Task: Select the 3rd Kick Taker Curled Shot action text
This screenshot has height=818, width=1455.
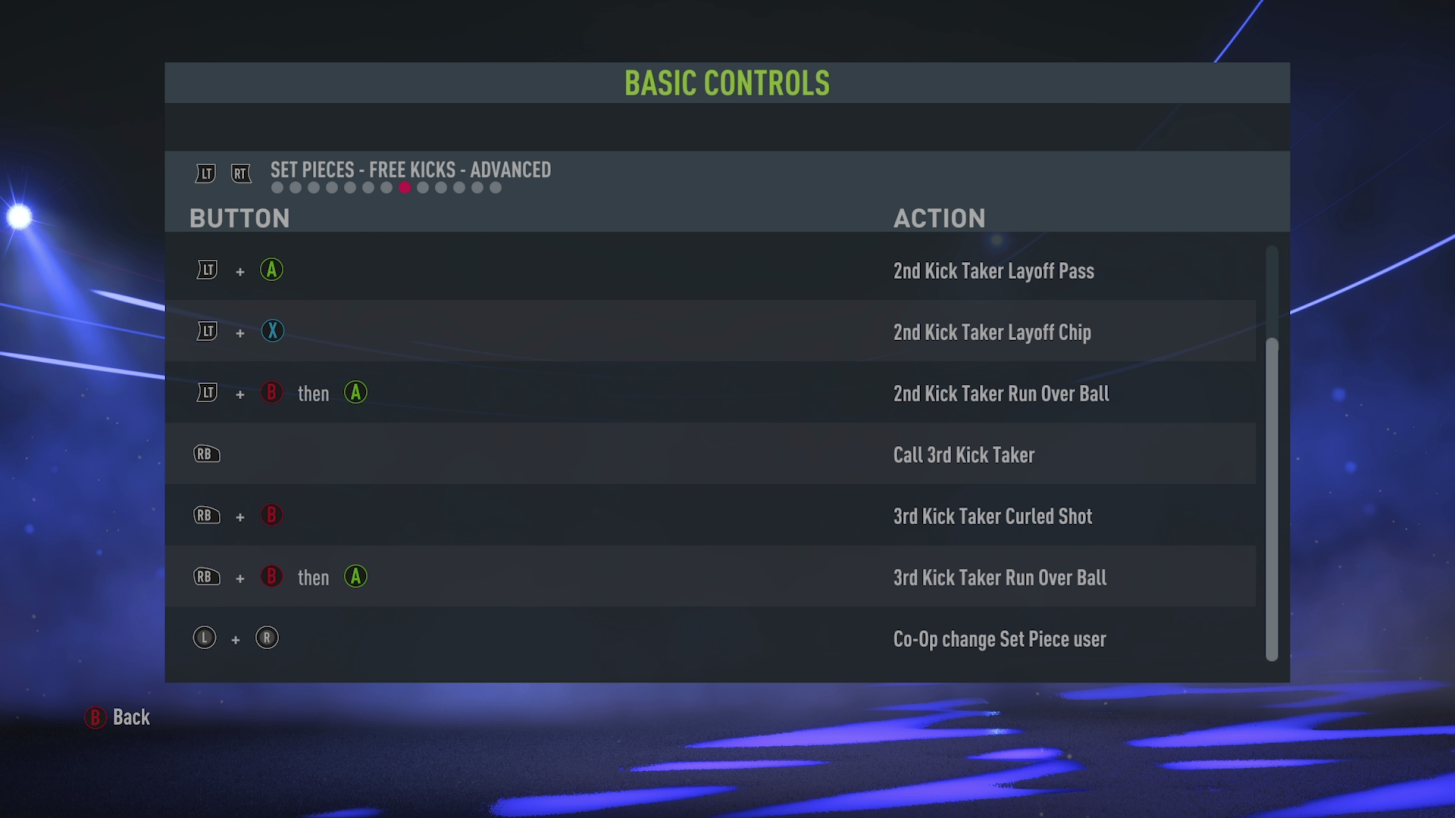Action: 992,516
